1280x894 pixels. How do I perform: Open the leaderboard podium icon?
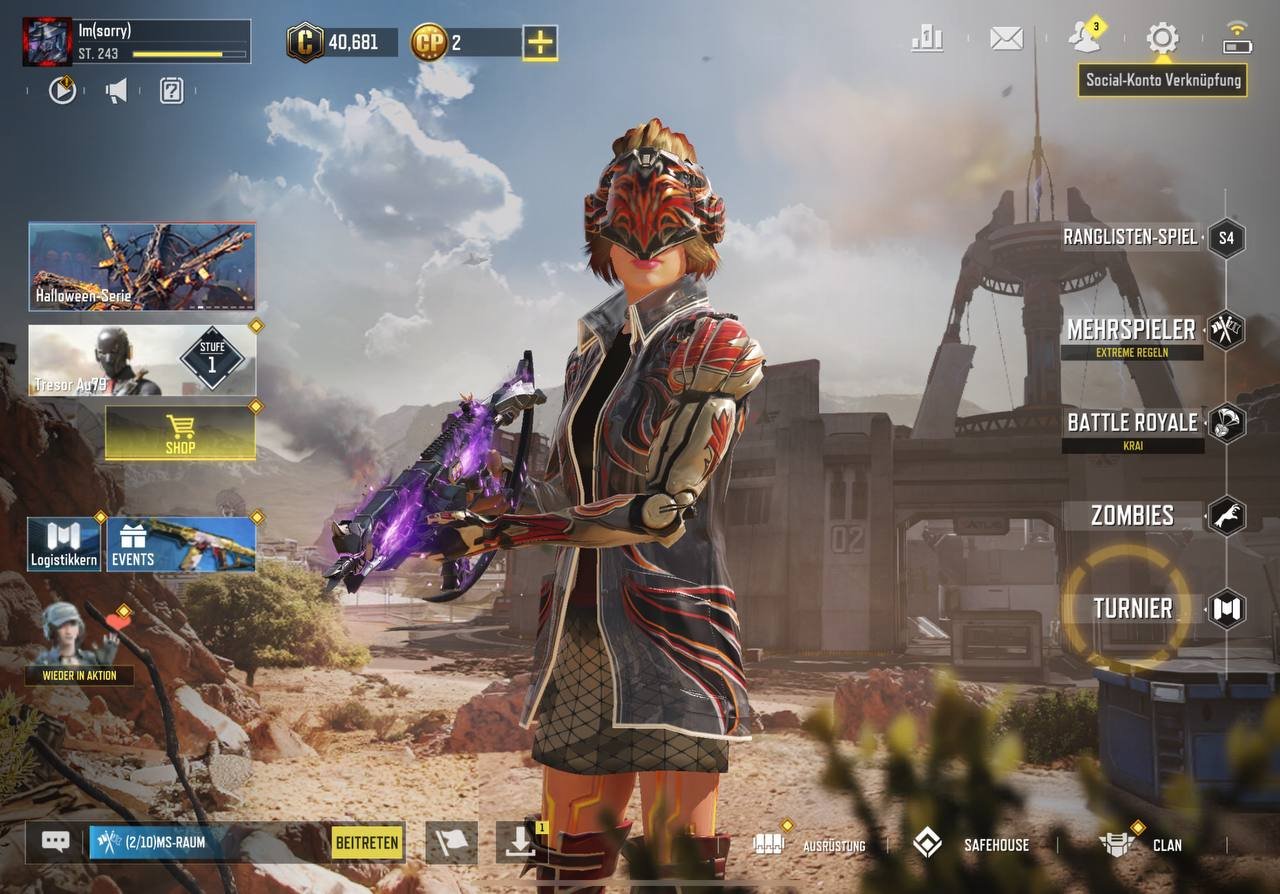click(x=927, y=39)
